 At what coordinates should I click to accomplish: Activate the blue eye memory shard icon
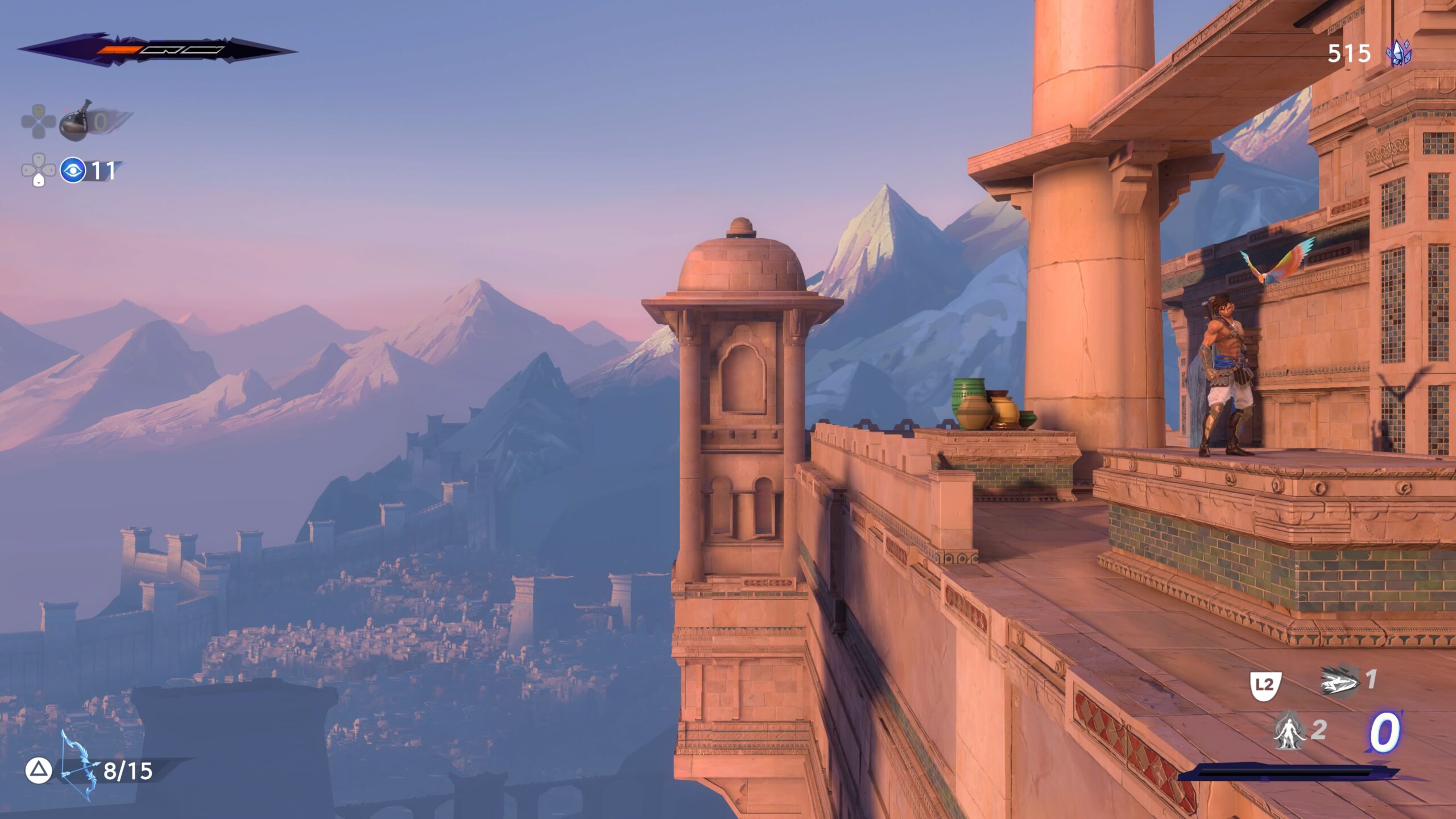click(73, 170)
